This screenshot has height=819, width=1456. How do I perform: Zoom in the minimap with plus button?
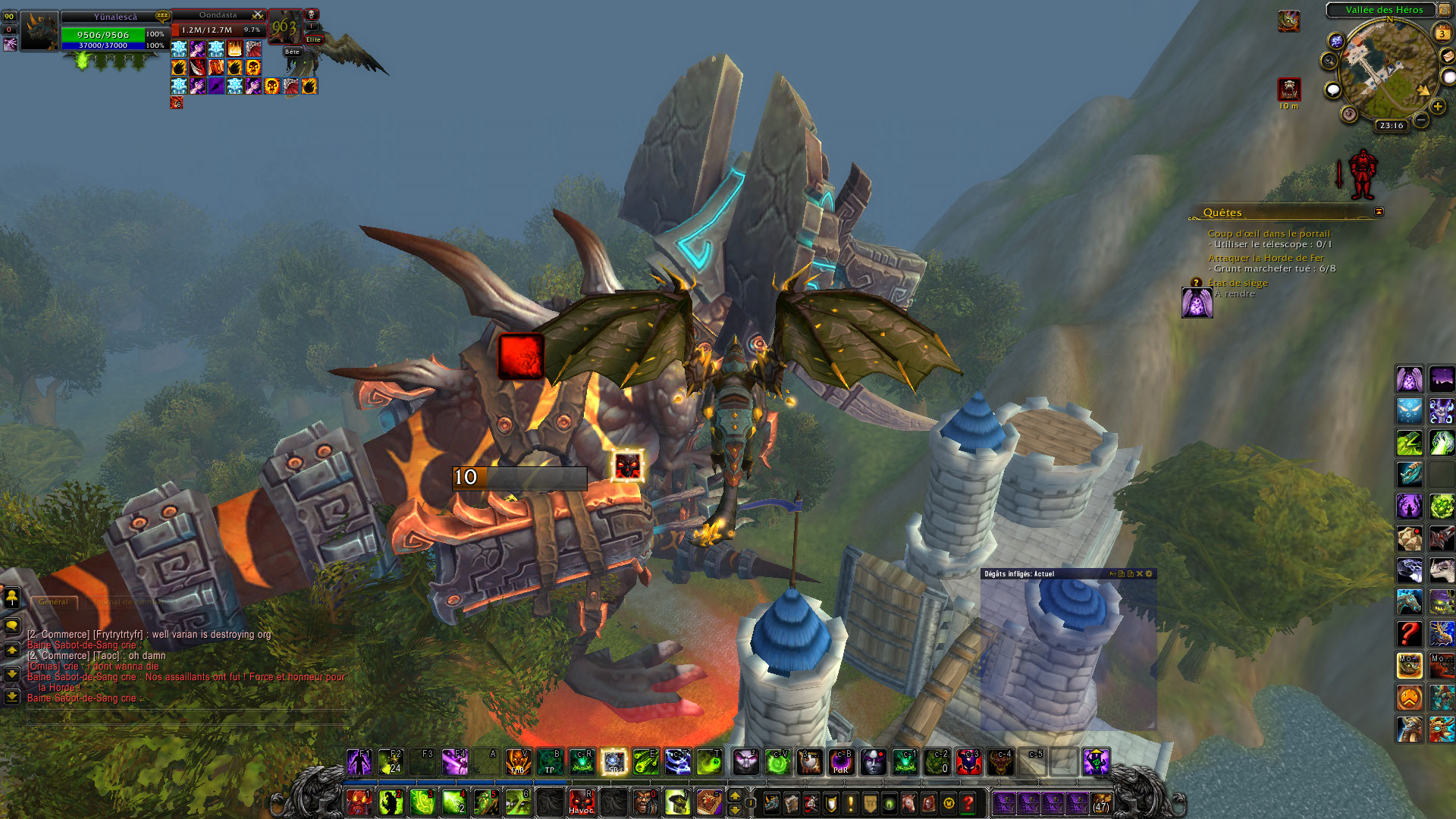[x=1437, y=107]
